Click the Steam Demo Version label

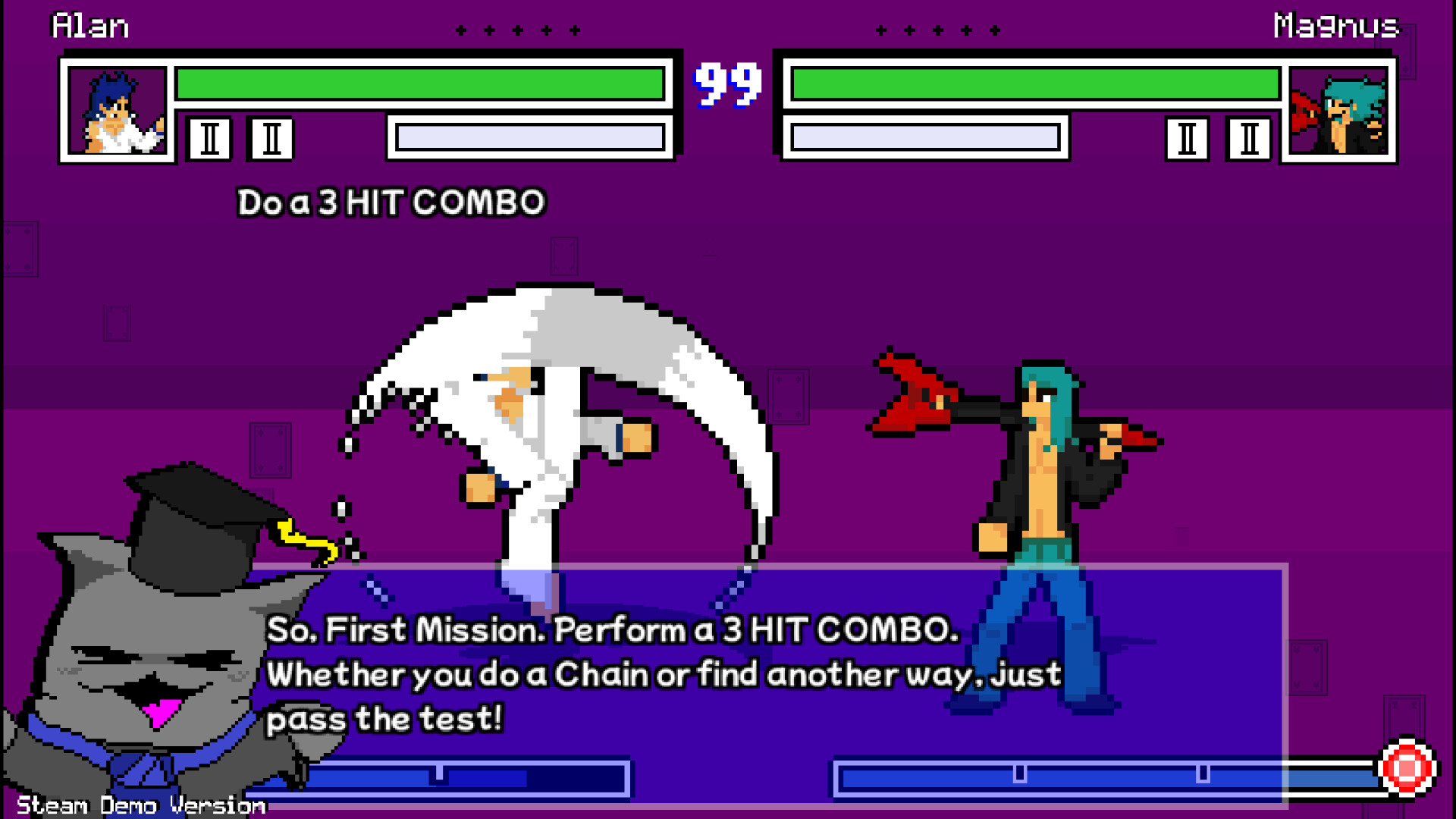pos(140,805)
